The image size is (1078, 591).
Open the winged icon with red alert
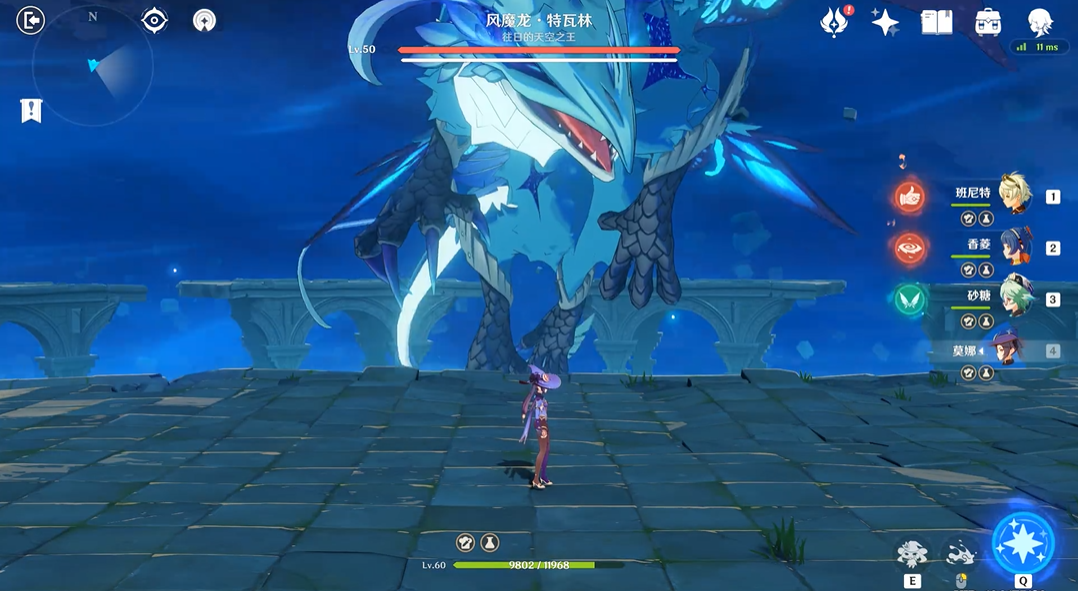834,22
